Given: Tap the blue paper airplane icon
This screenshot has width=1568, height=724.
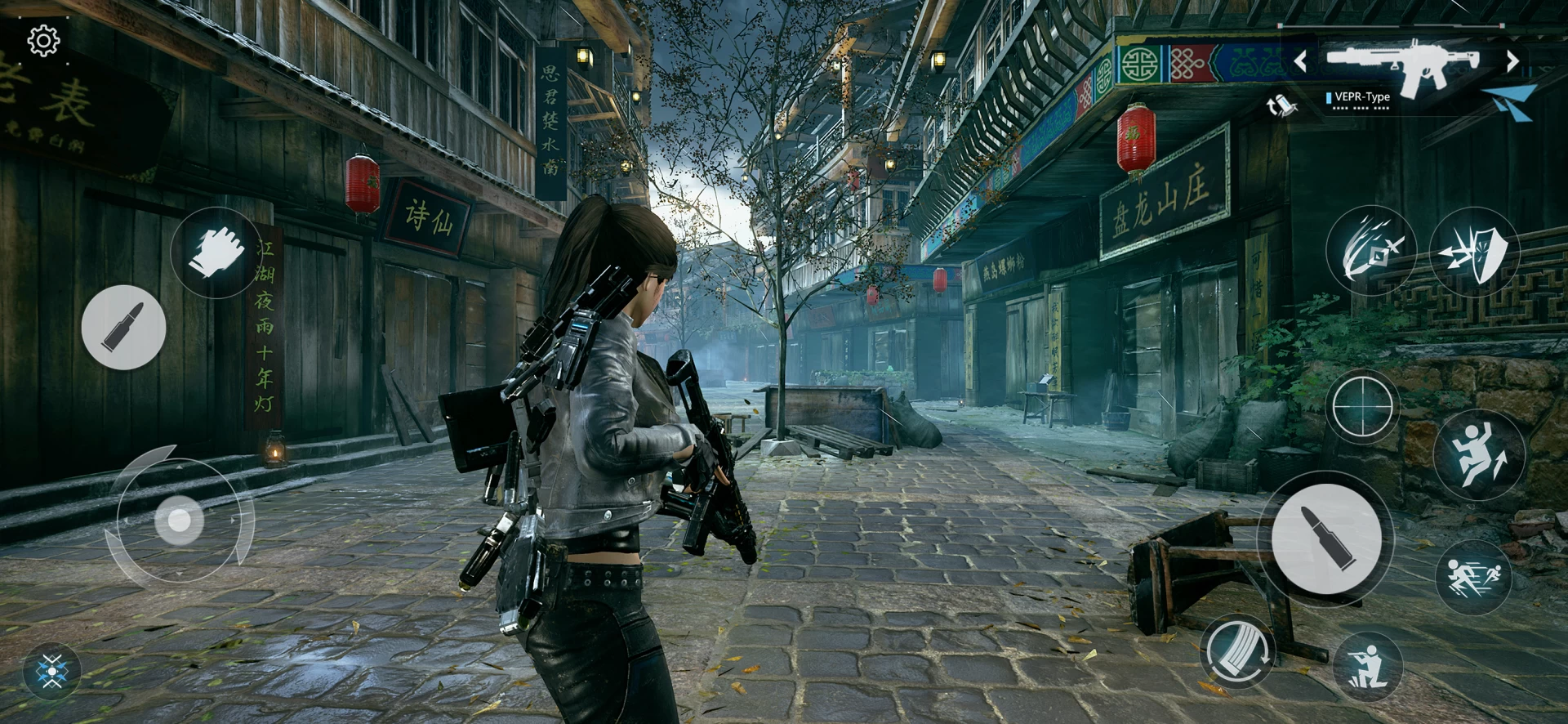Looking at the screenshot, I should pyautogui.click(x=1512, y=102).
